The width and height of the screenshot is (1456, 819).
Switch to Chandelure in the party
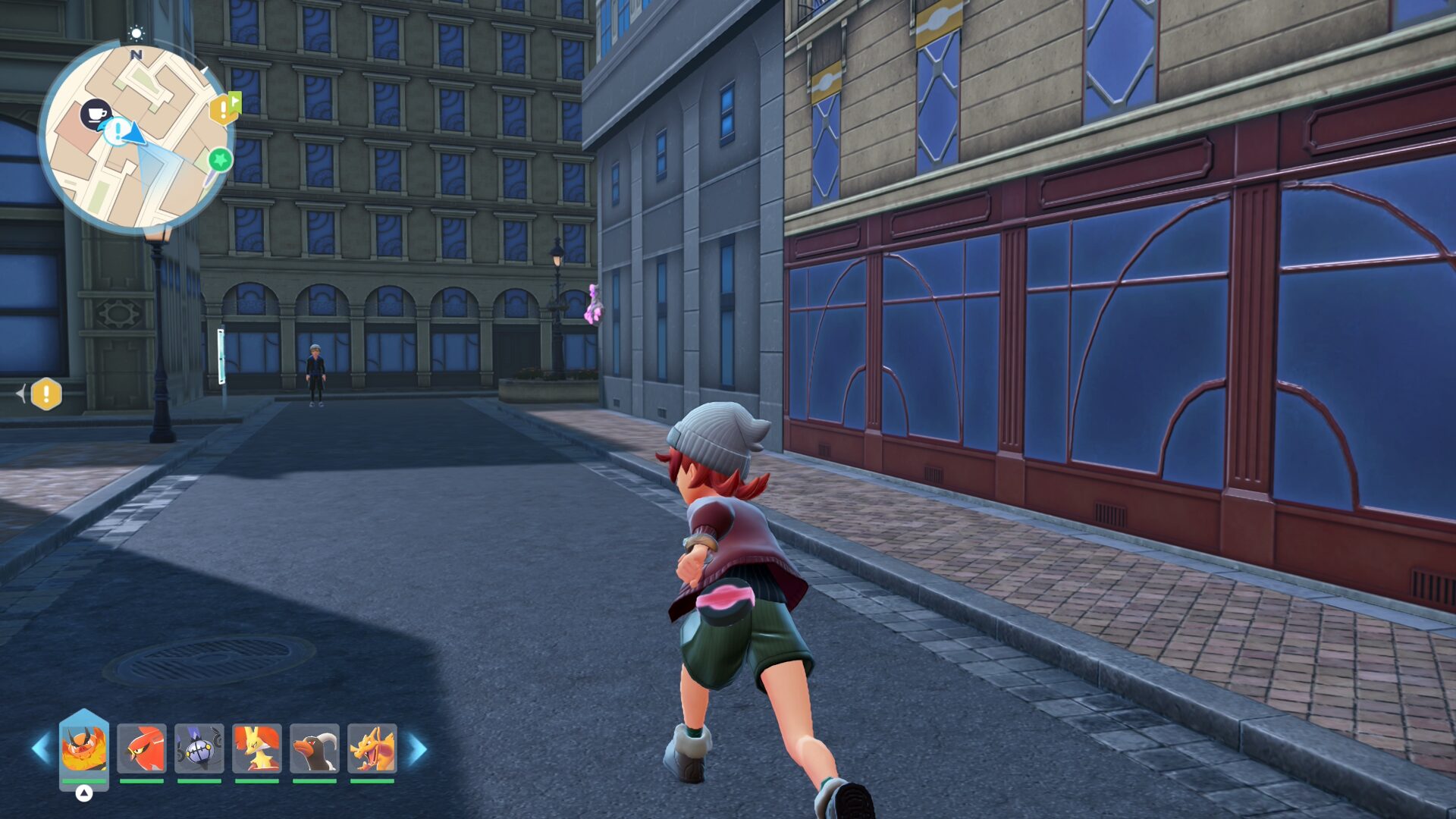[199, 748]
